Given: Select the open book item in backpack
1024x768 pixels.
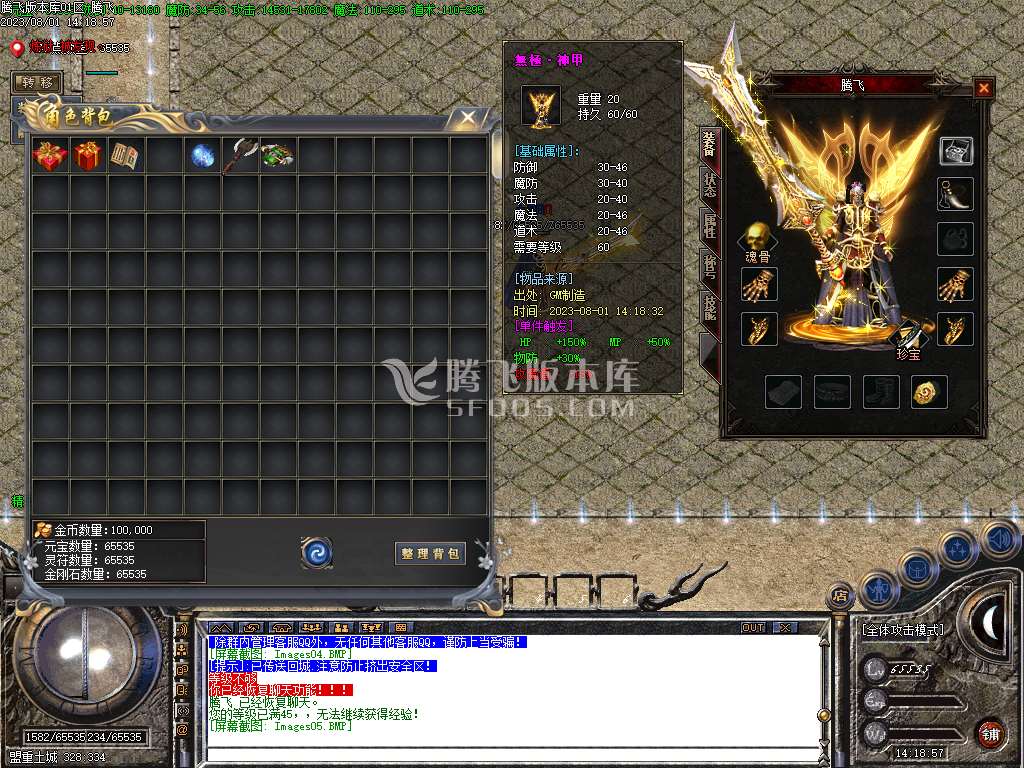Looking at the screenshot, I should [x=125, y=156].
